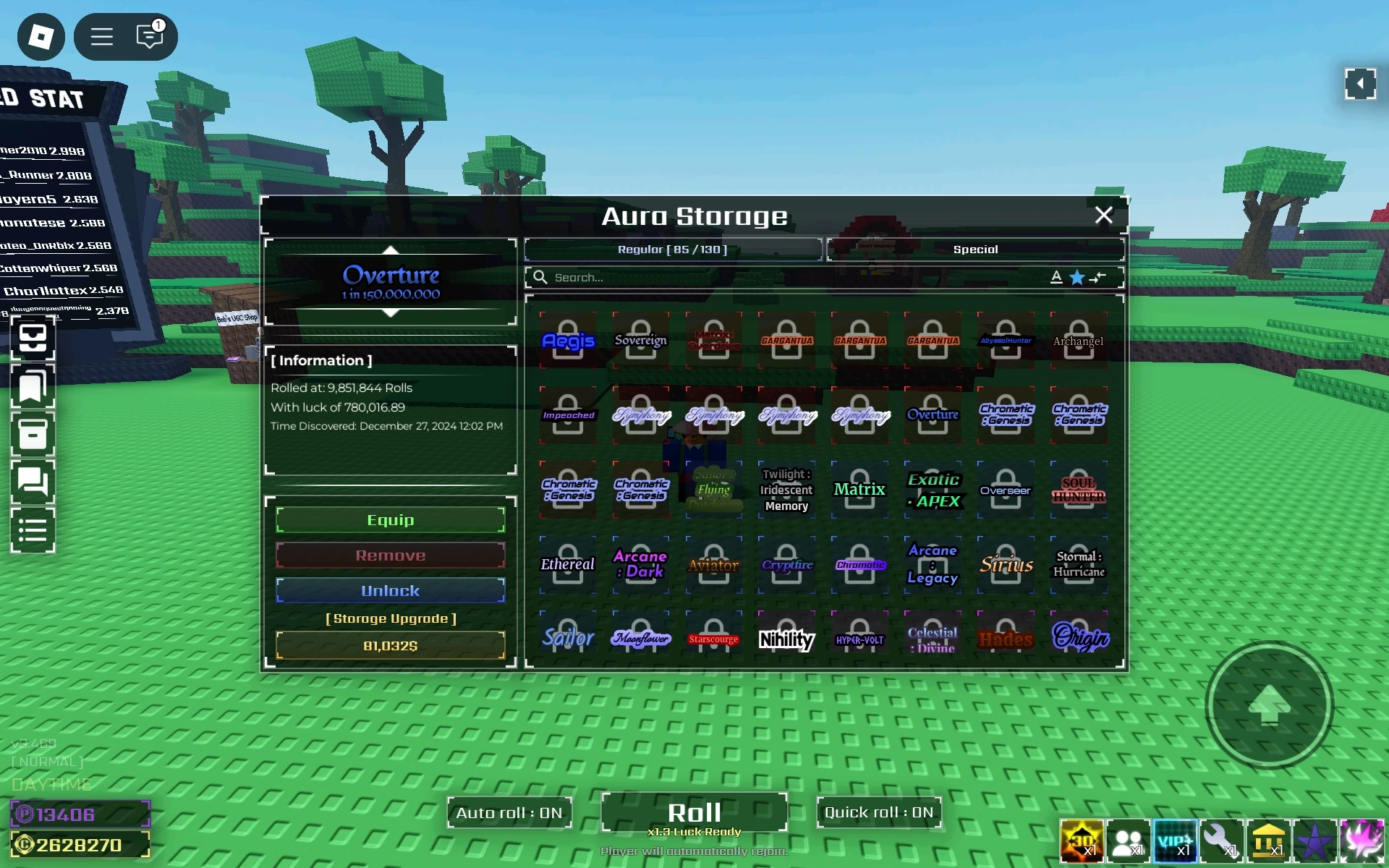Click the aura search field

point(723,277)
